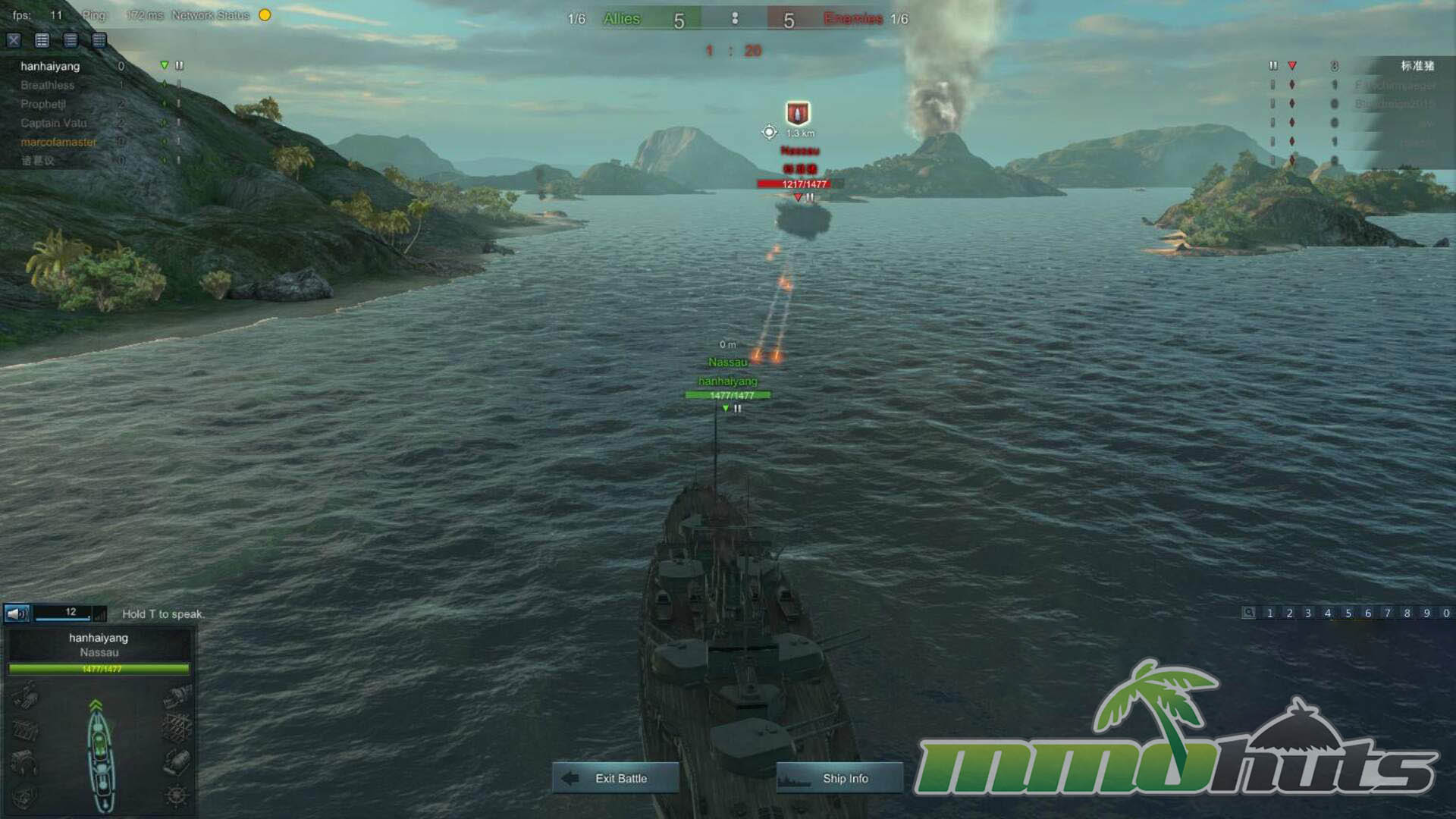Select Breathless in the allies list
Image resolution: width=1456 pixels, height=819 pixels.
(x=47, y=85)
